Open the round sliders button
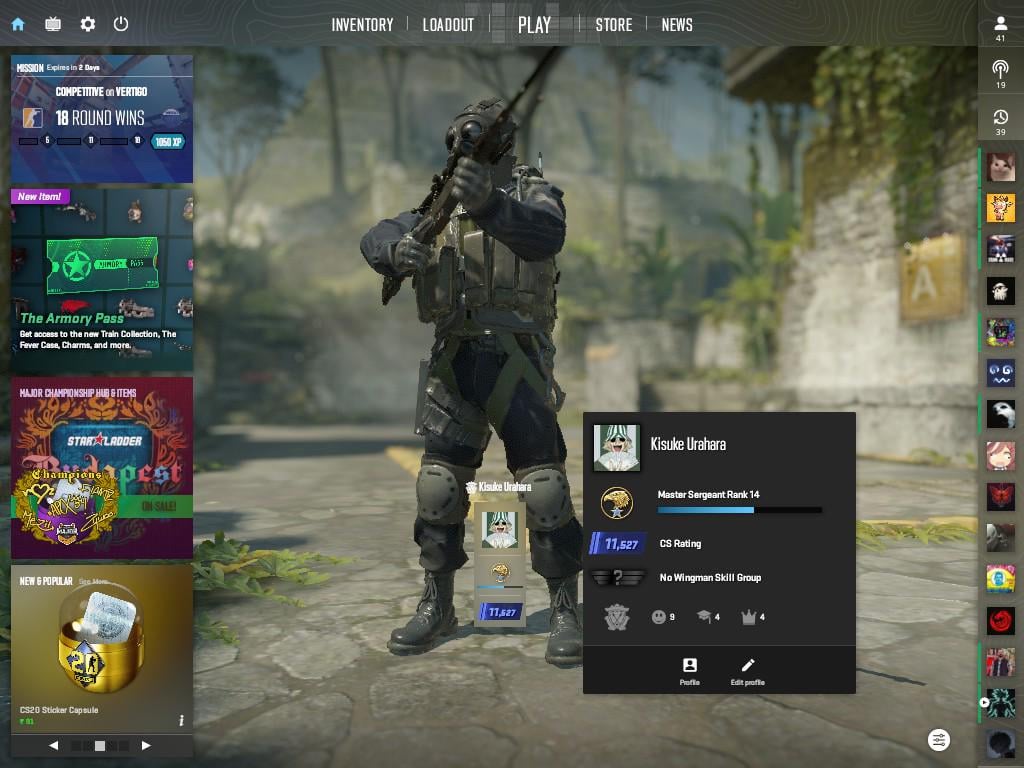Viewport: 1024px width, 768px height. tap(939, 740)
